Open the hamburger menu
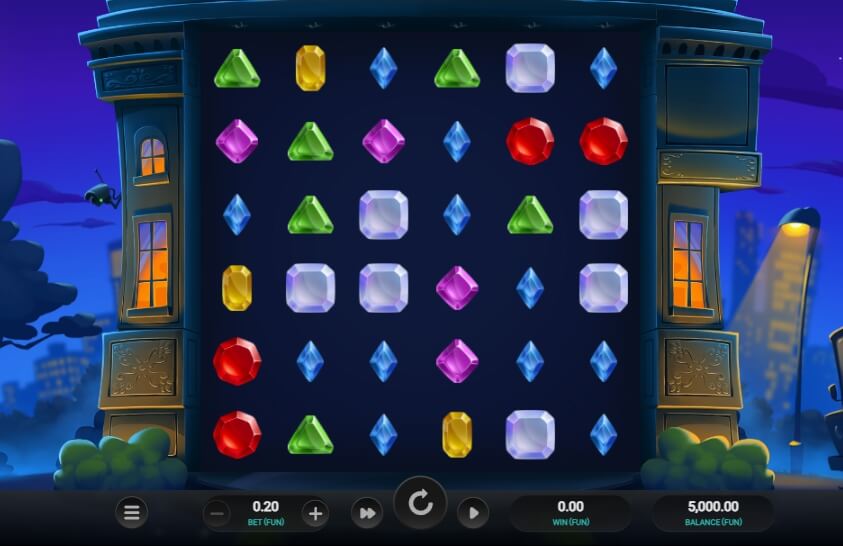Viewport: 843px width, 546px height. [x=130, y=513]
